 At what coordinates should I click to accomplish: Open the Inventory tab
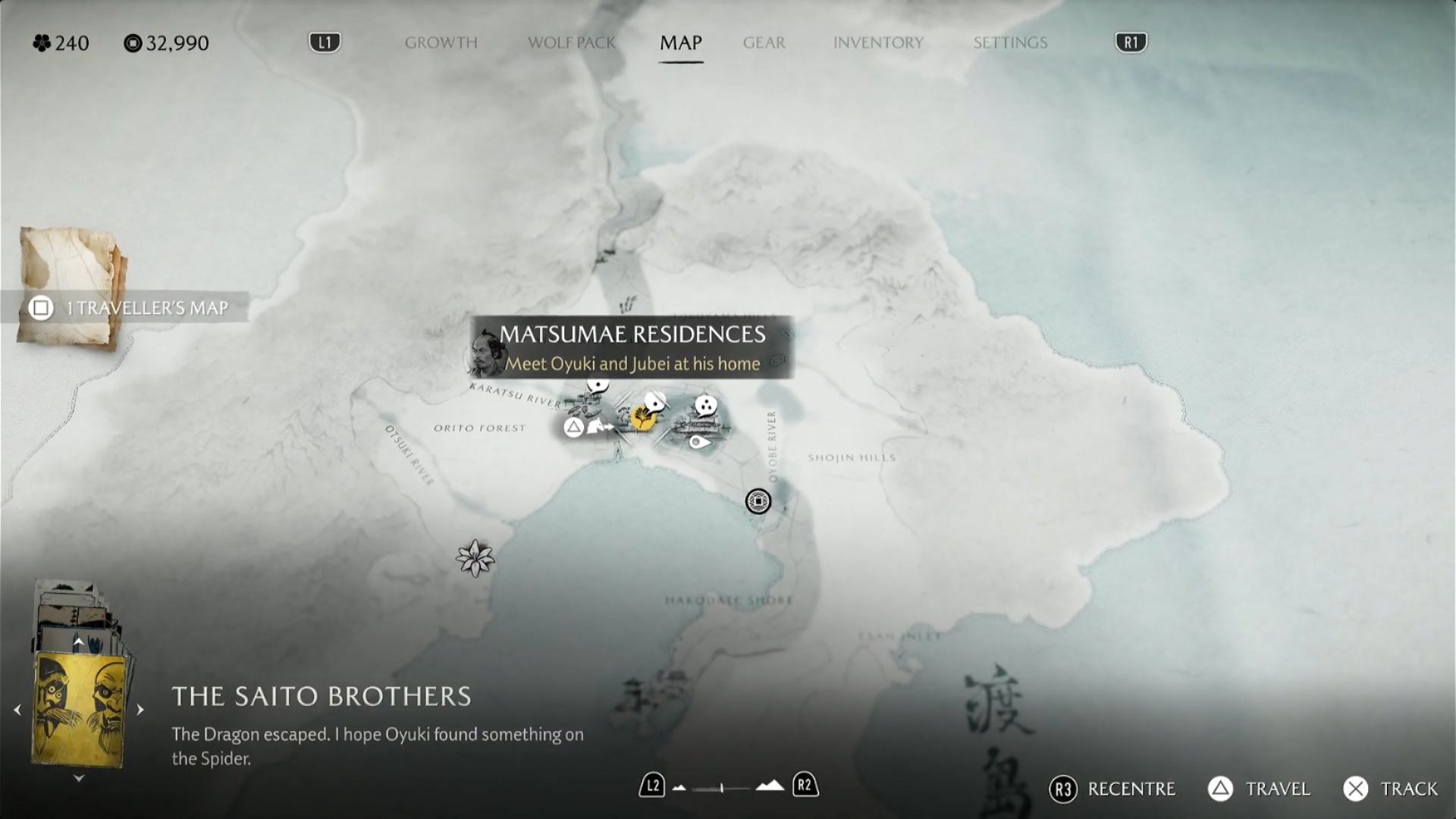(x=878, y=42)
